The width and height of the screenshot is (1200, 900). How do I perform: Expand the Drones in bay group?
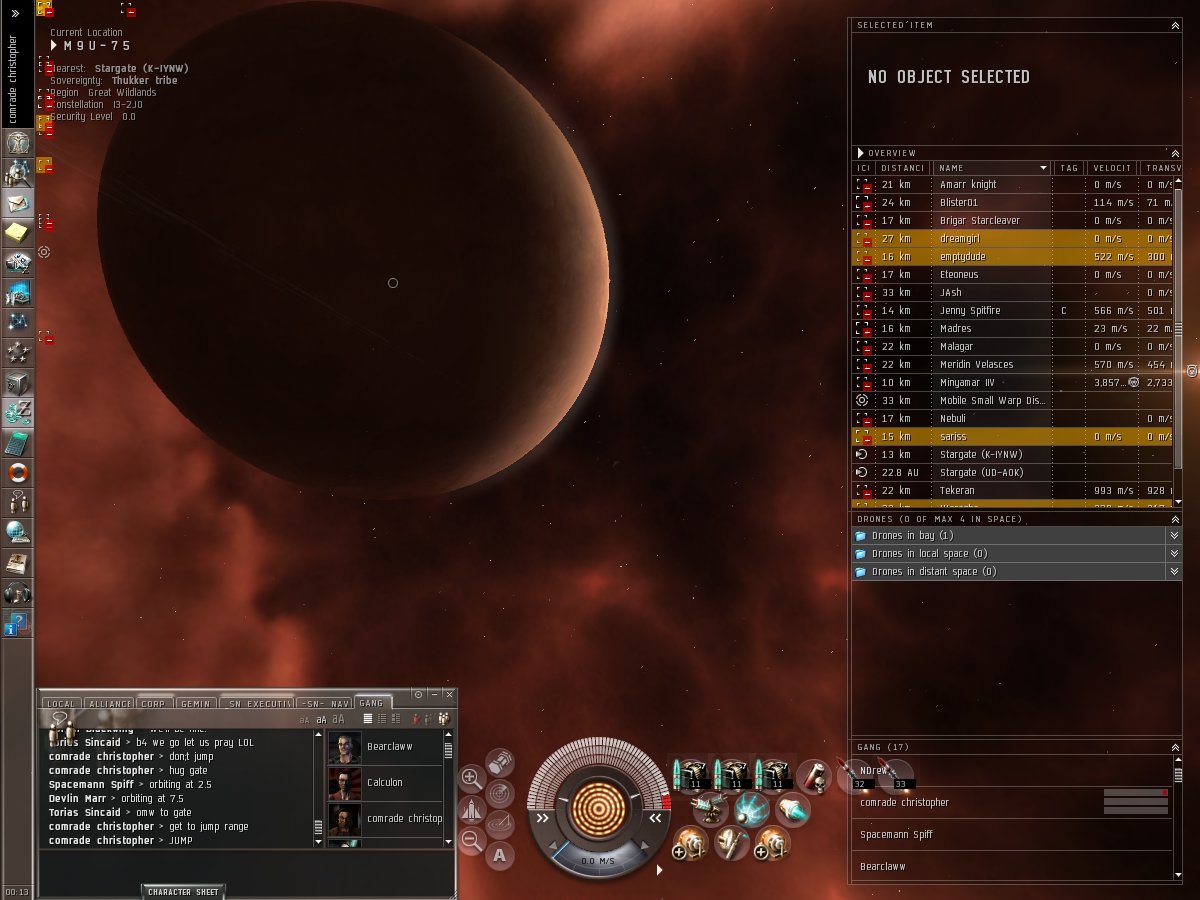click(912, 536)
